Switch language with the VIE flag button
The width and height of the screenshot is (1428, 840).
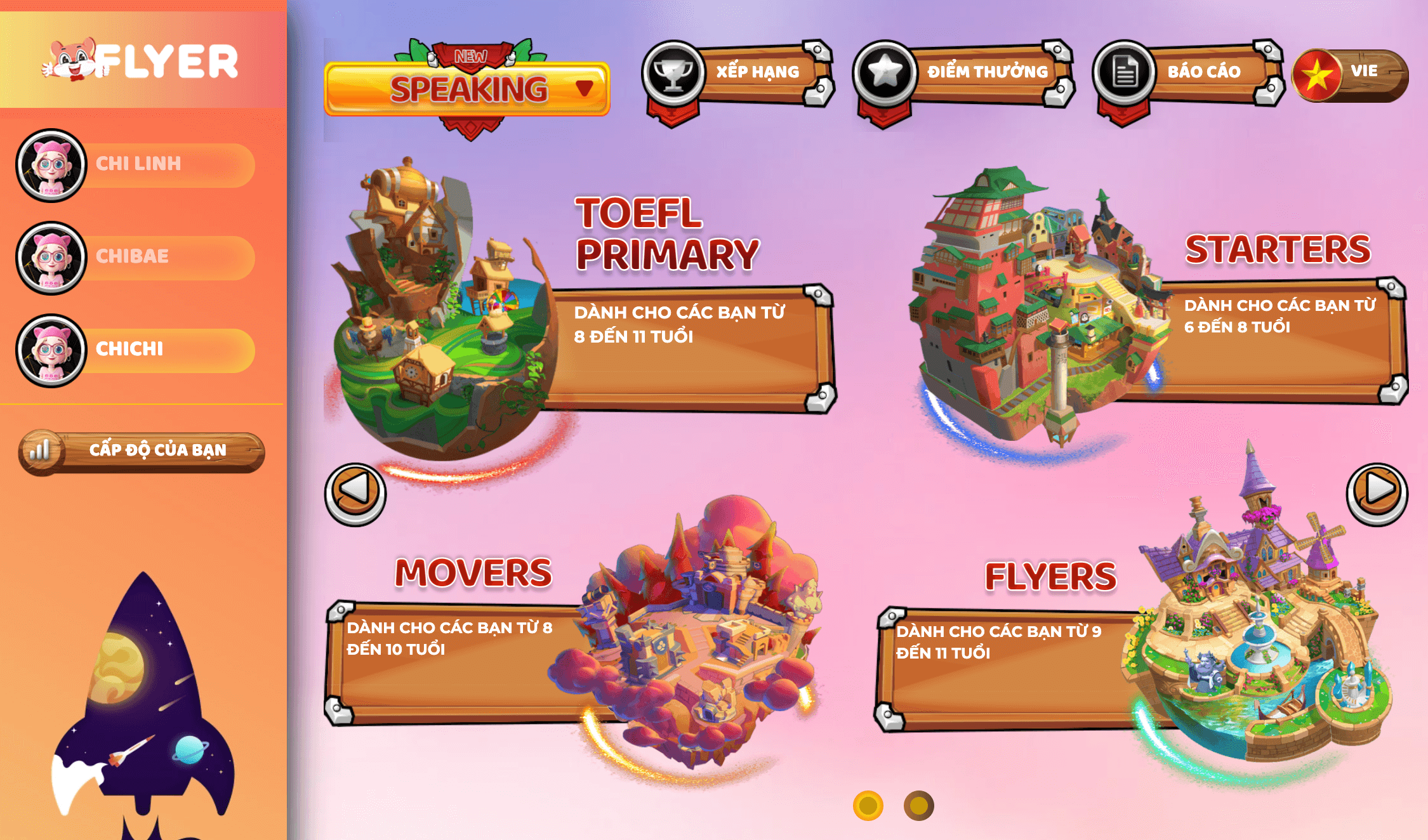pyautogui.click(x=1350, y=74)
